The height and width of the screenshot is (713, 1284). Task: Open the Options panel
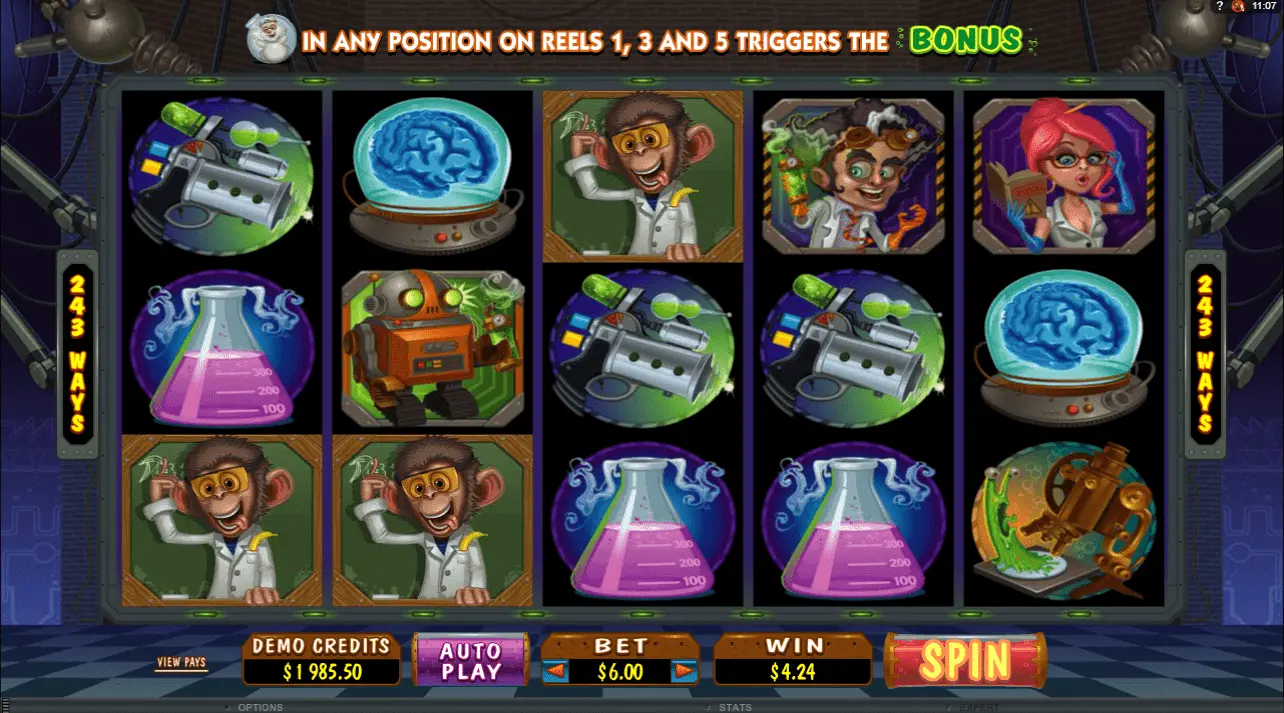click(259, 707)
